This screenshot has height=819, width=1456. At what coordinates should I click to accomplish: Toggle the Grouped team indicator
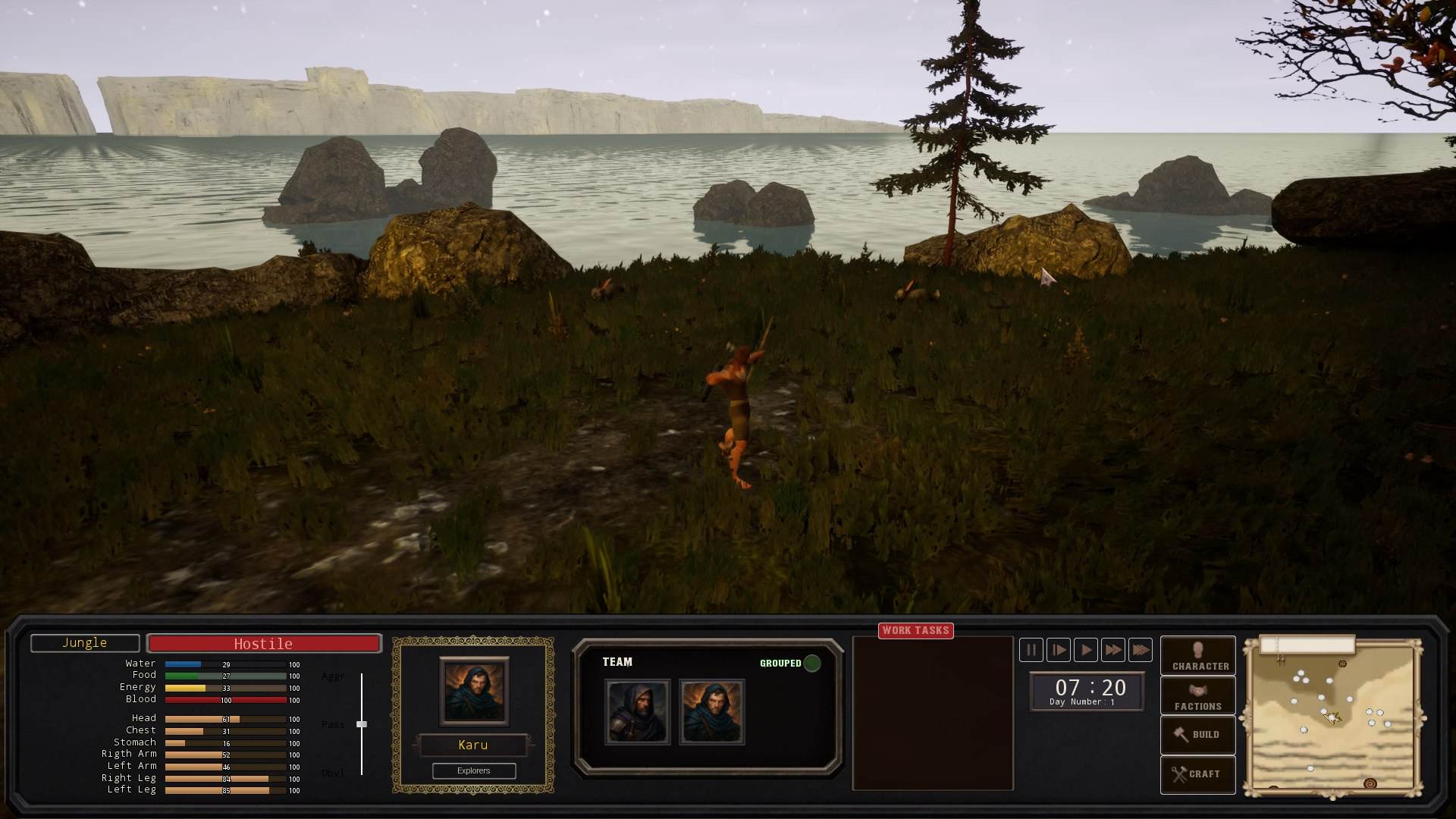(x=811, y=664)
